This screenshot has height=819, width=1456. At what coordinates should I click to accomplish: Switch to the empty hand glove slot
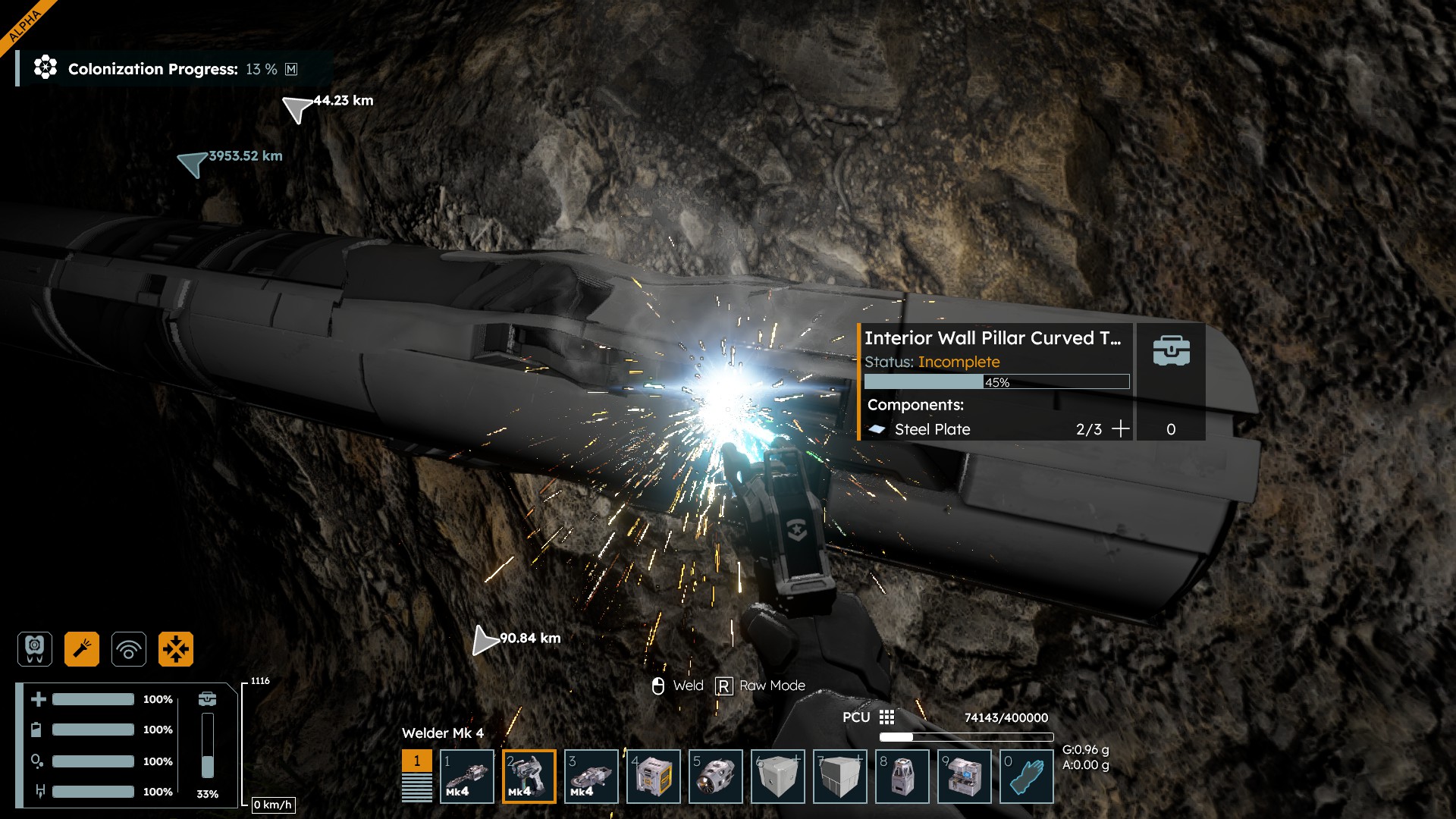1027,777
